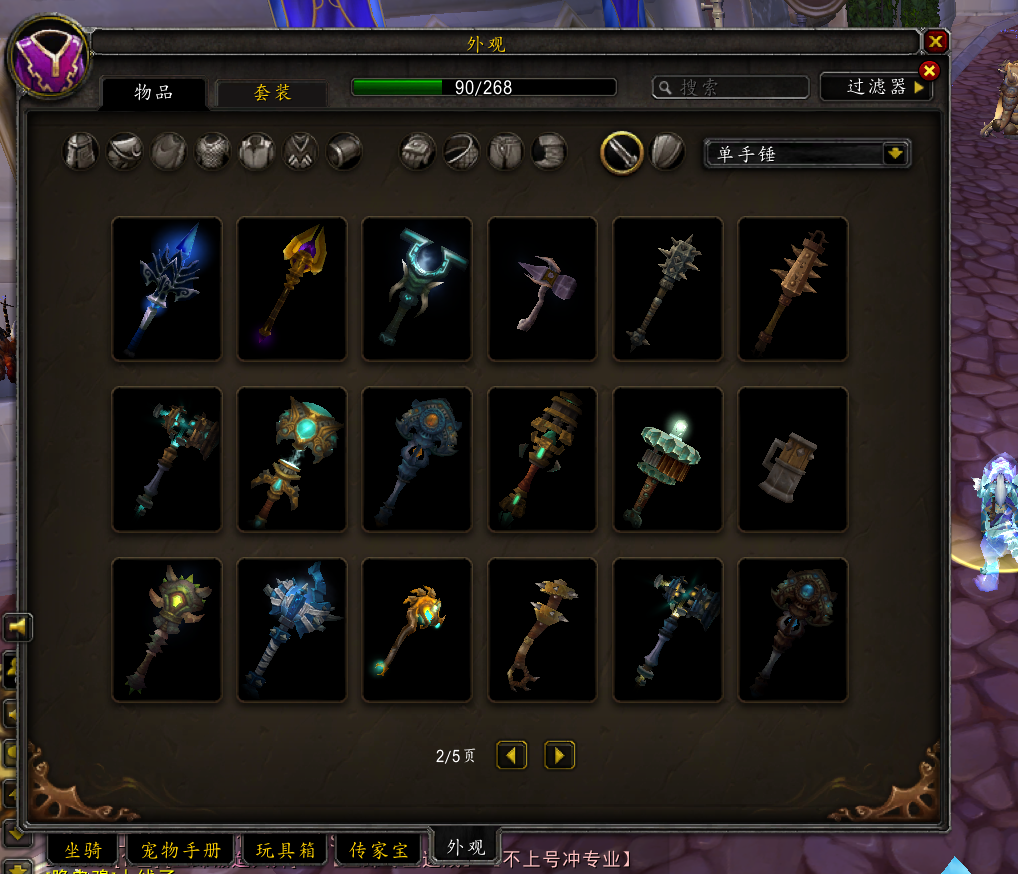Close the 外观 window with the top X
1018x874 pixels.
936,41
